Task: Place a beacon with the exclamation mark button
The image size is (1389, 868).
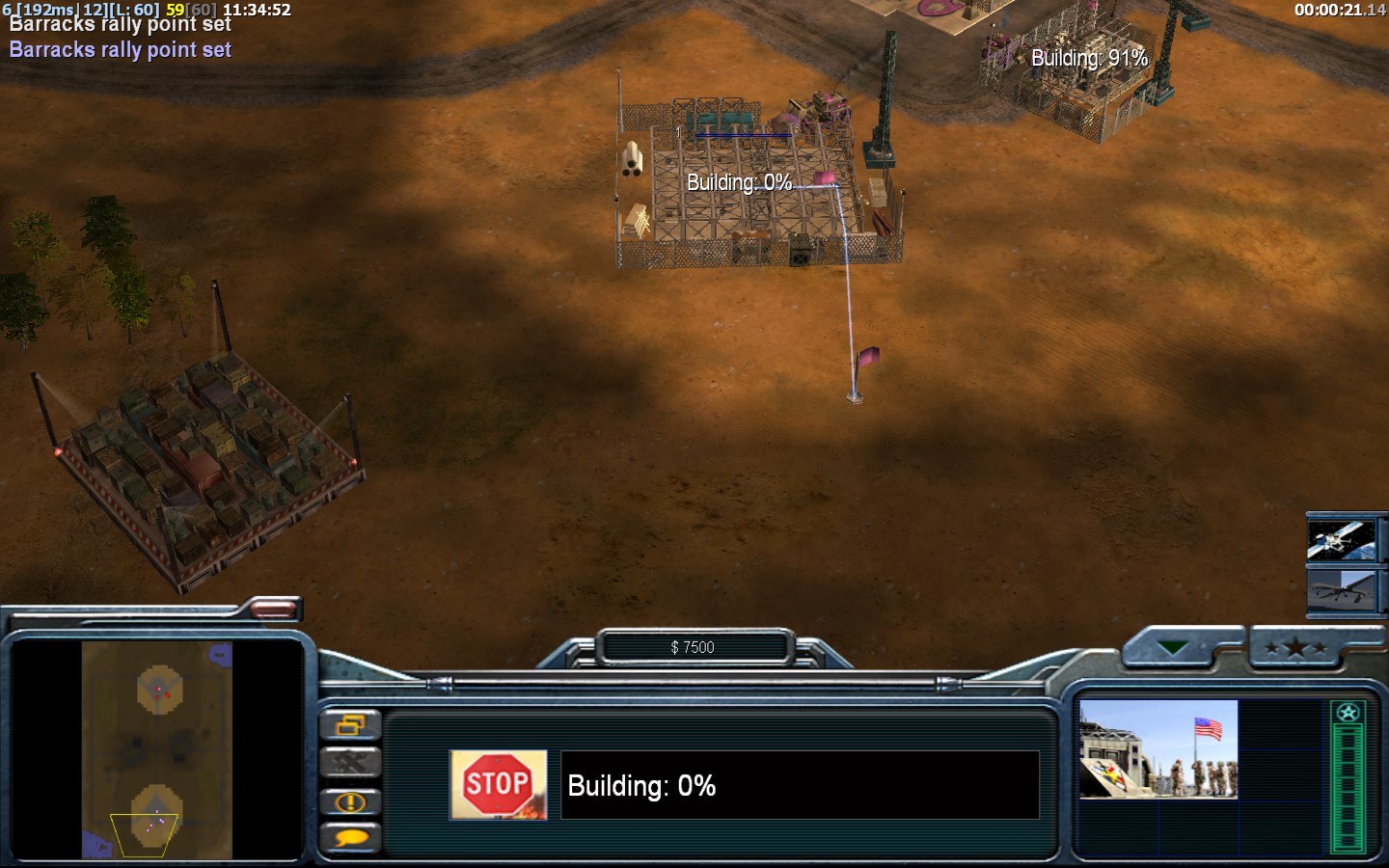Action: (x=350, y=801)
